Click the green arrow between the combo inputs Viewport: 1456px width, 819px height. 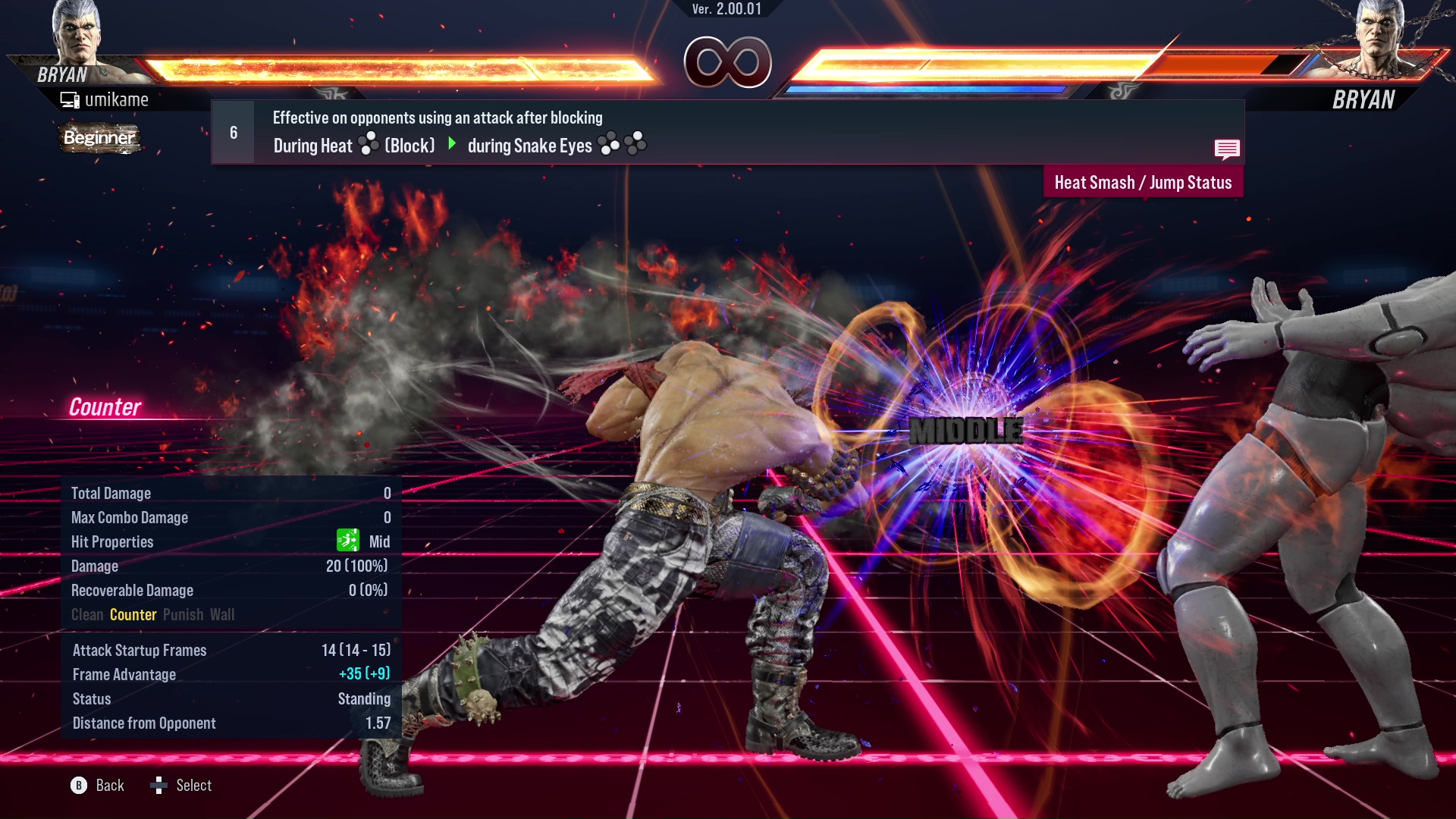pos(453,145)
